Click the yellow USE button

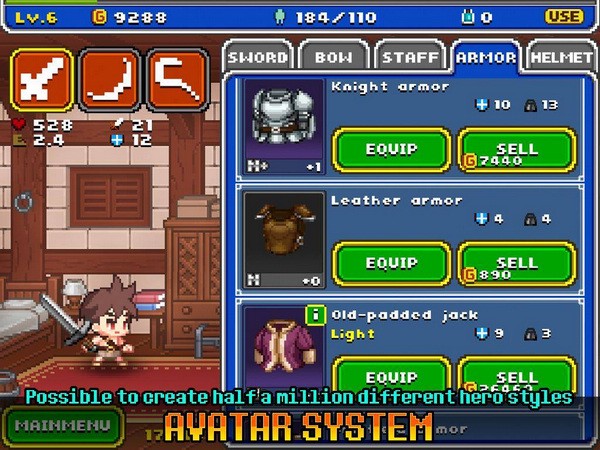[564, 16]
